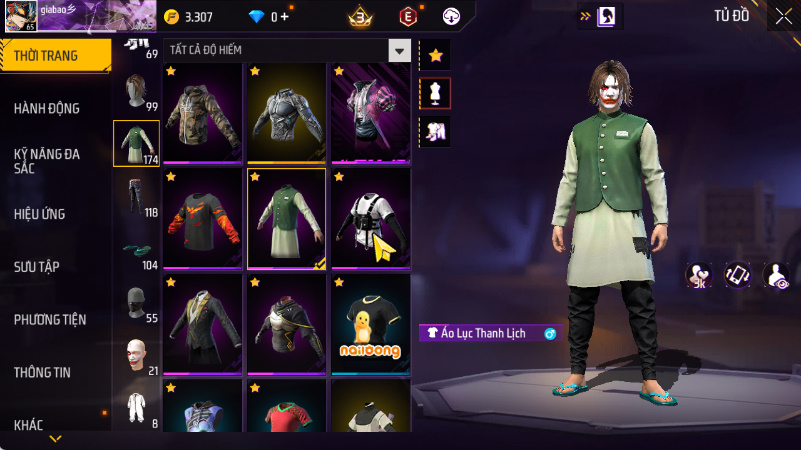Open the shoes category showing 104 items
Viewport: 801px width, 450px height.
[136, 250]
